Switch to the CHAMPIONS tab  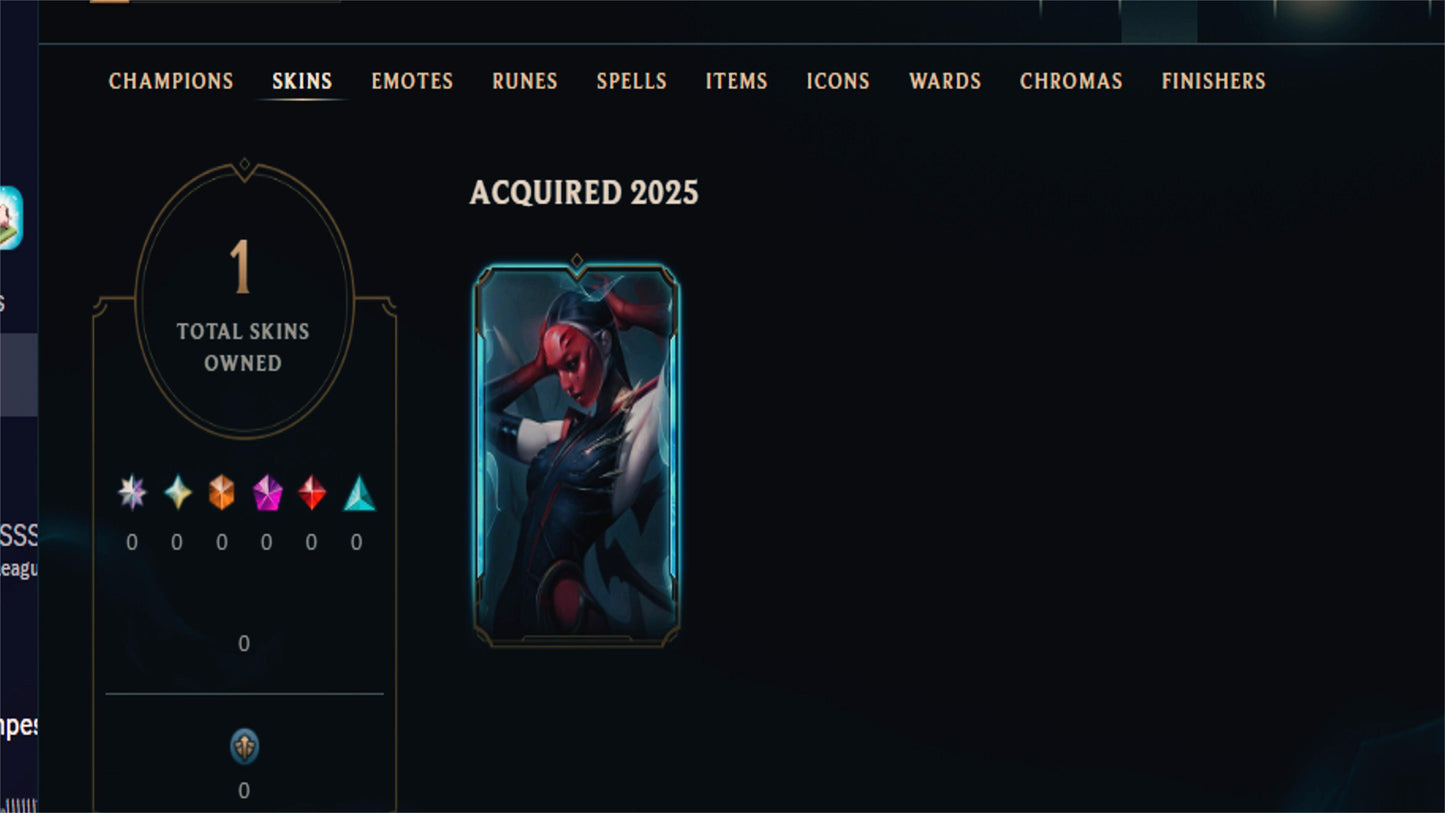coord(170,81)
